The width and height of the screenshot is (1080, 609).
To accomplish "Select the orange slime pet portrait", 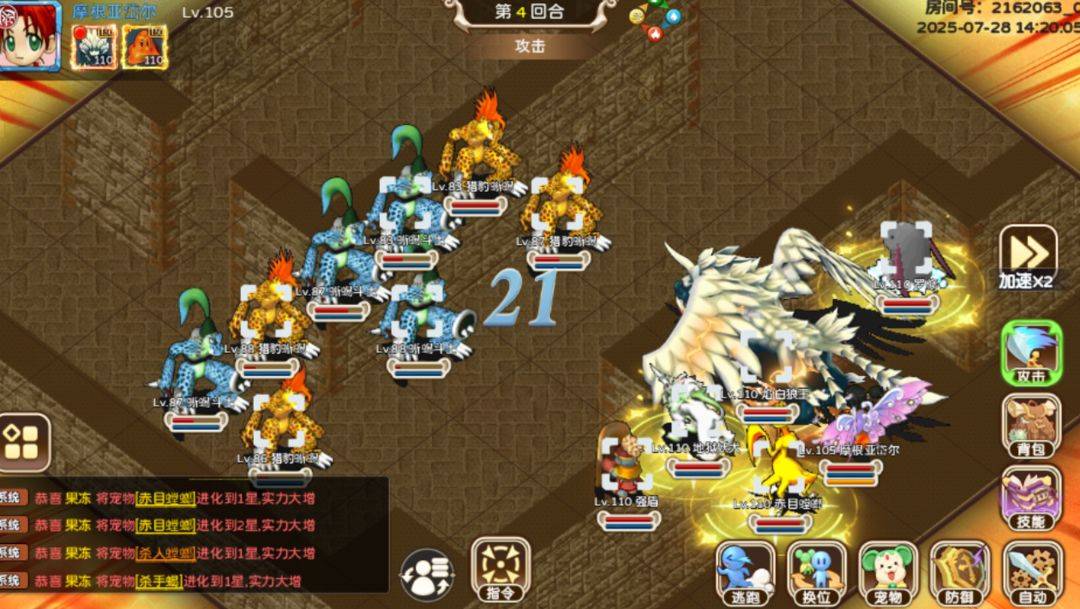I will (x=145, y=46).
